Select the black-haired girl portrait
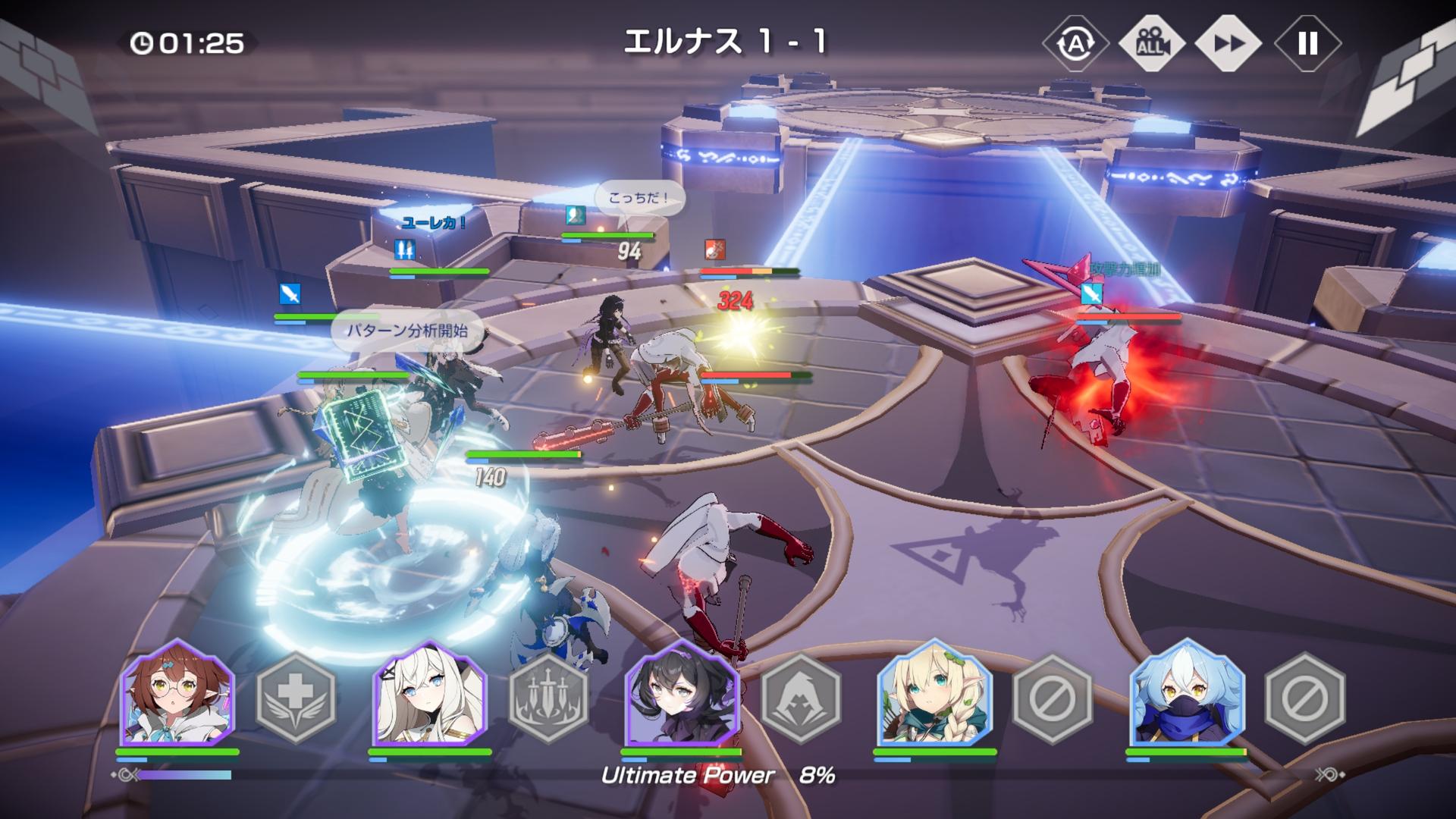 682,694
